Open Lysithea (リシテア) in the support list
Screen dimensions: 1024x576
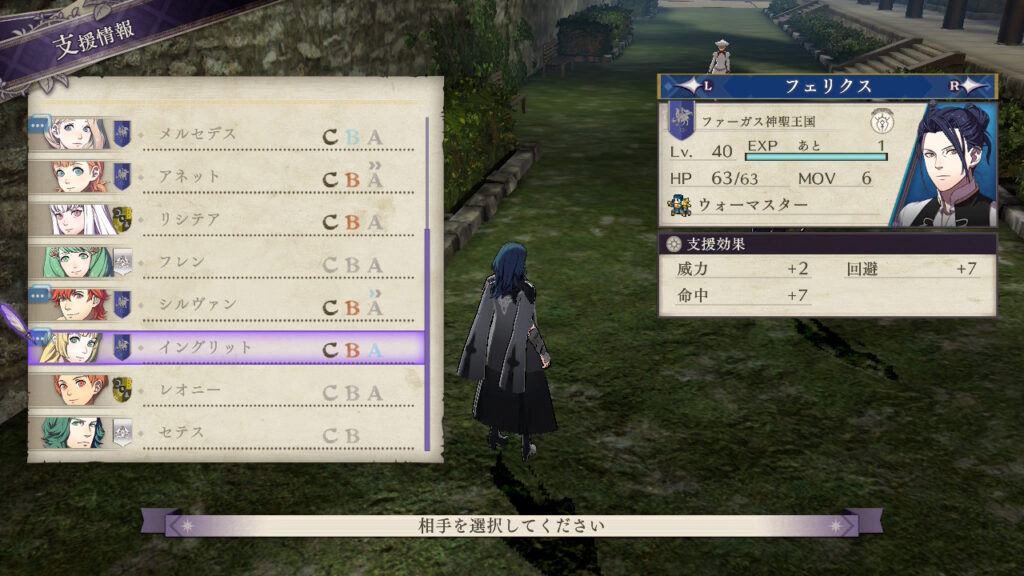[x=228, y=220]
